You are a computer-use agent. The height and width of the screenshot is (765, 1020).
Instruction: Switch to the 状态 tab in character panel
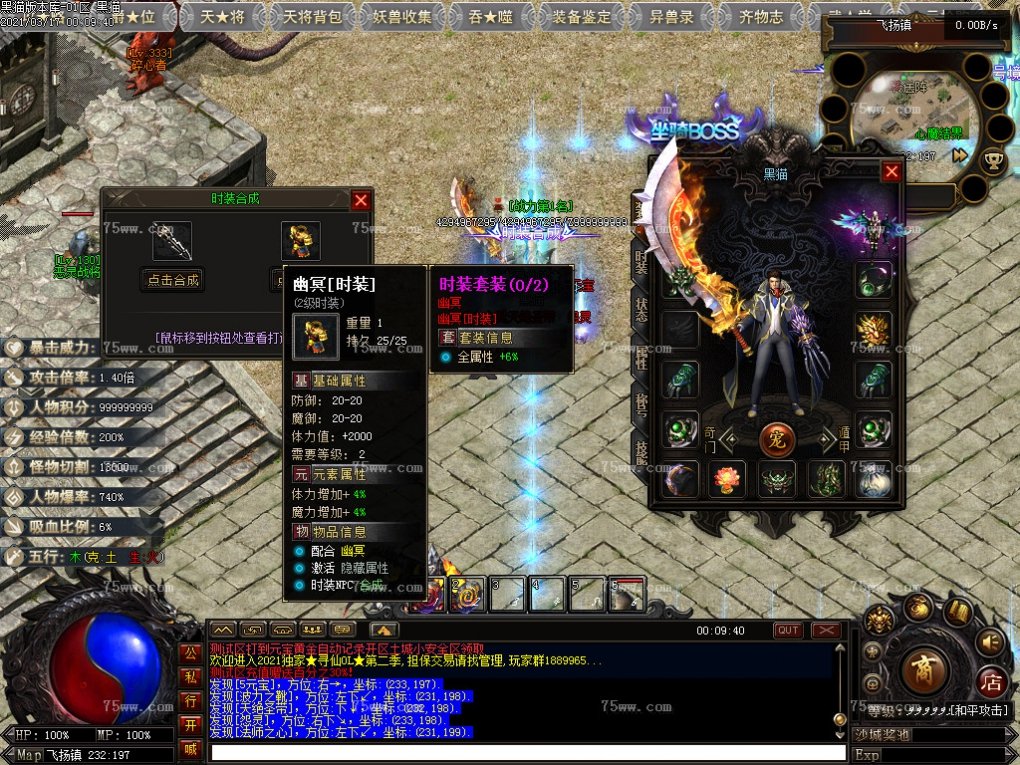640,310
